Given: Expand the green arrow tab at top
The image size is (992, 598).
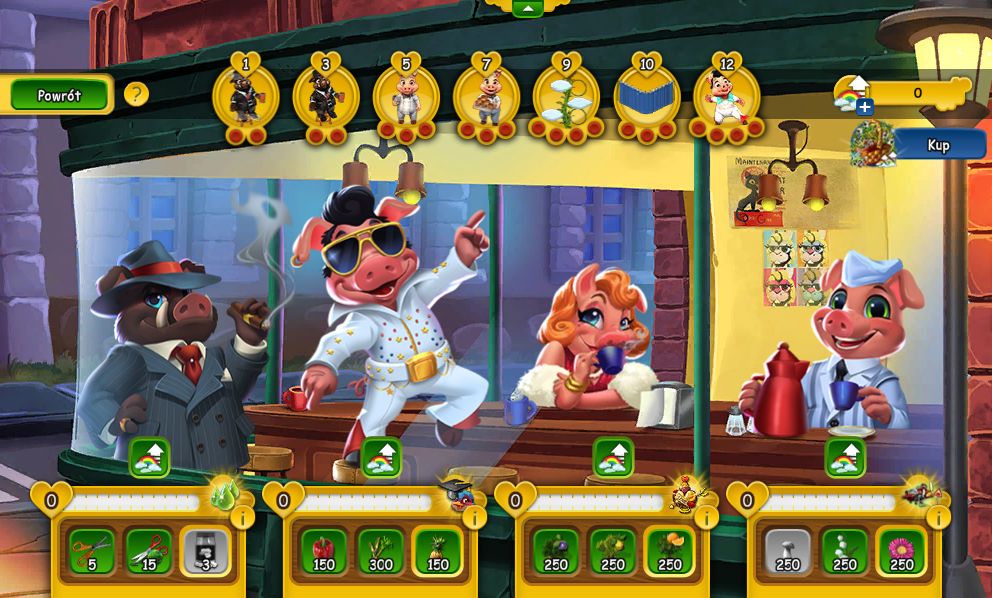Looking at the screenshot, I should tap(527, 8).
